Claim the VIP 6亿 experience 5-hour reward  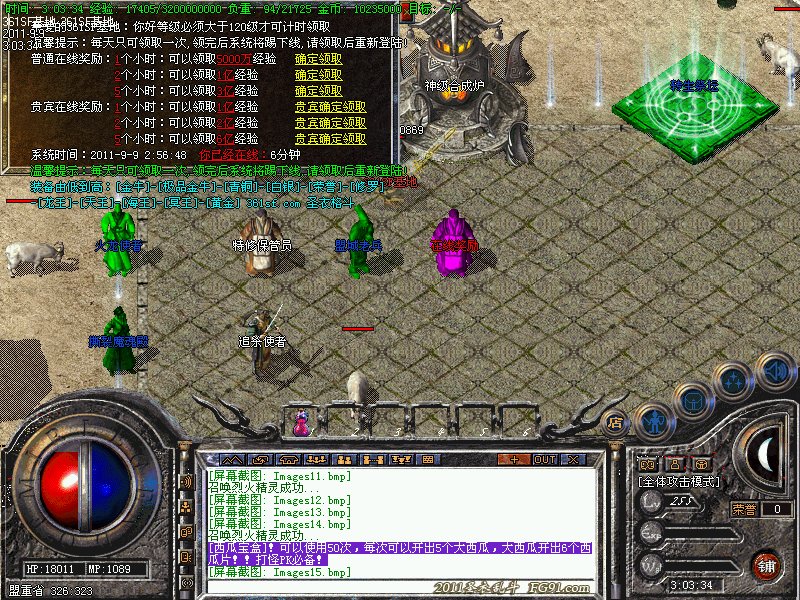point(330,139)
